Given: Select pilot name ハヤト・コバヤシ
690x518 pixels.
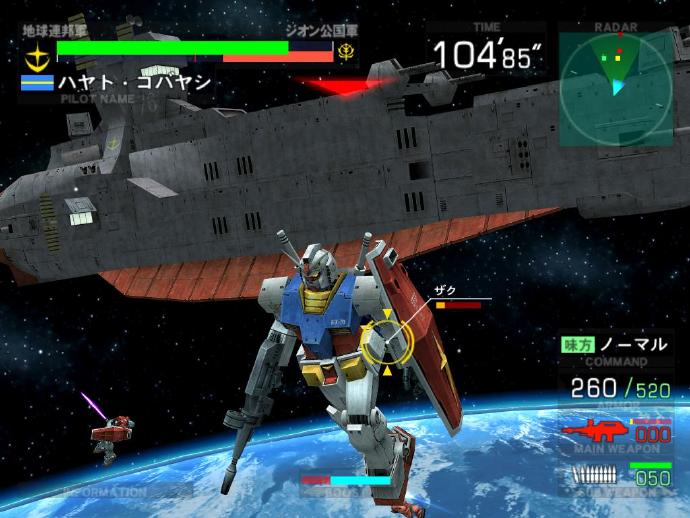Looking at the screenshot, I should click(x=131, y=82).
